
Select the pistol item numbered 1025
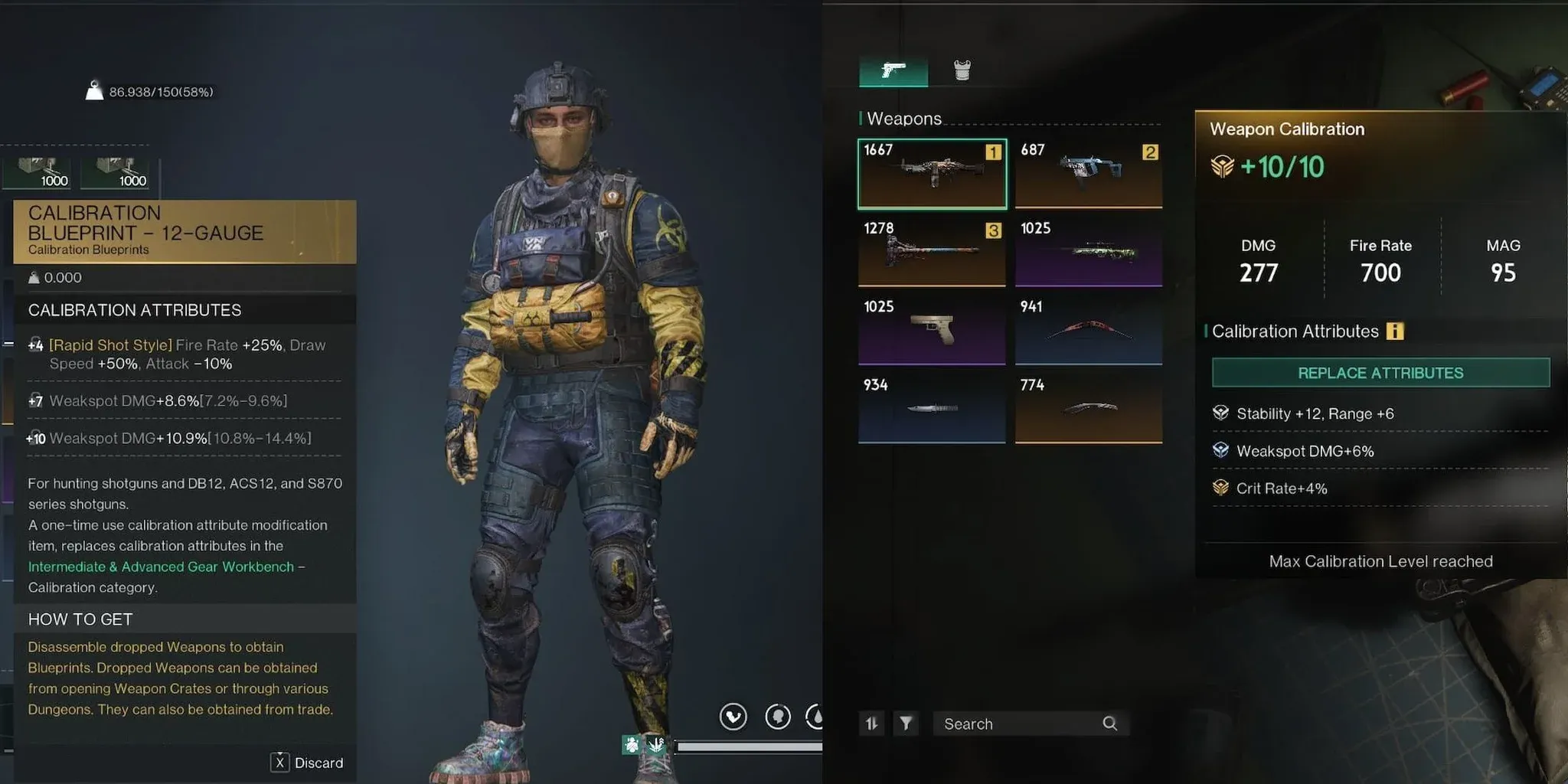coord(931,329)
